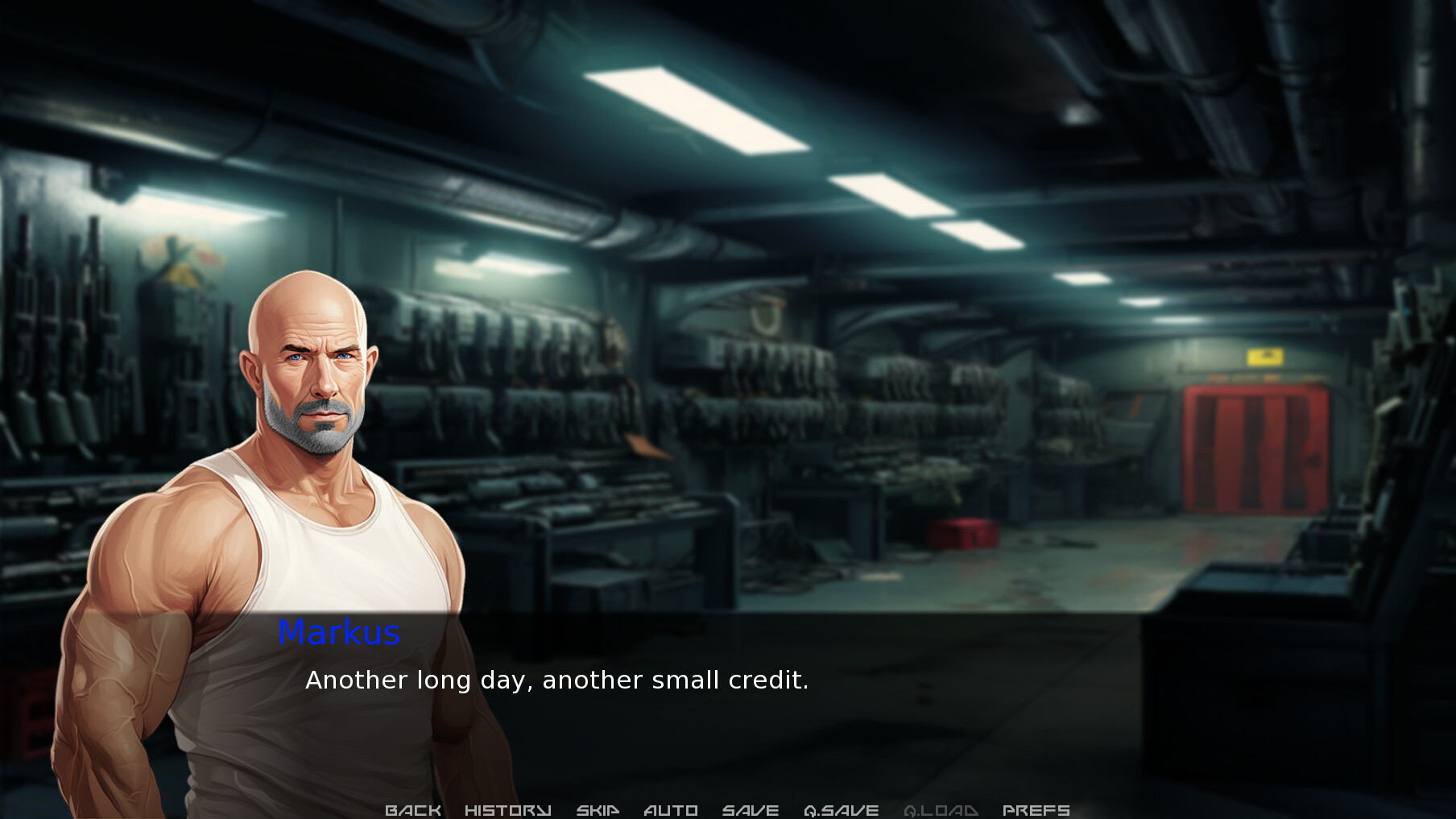Click the quick menu bar at the bottom
The height and width of the screenshot is (819, 1456).
[725, 810]
